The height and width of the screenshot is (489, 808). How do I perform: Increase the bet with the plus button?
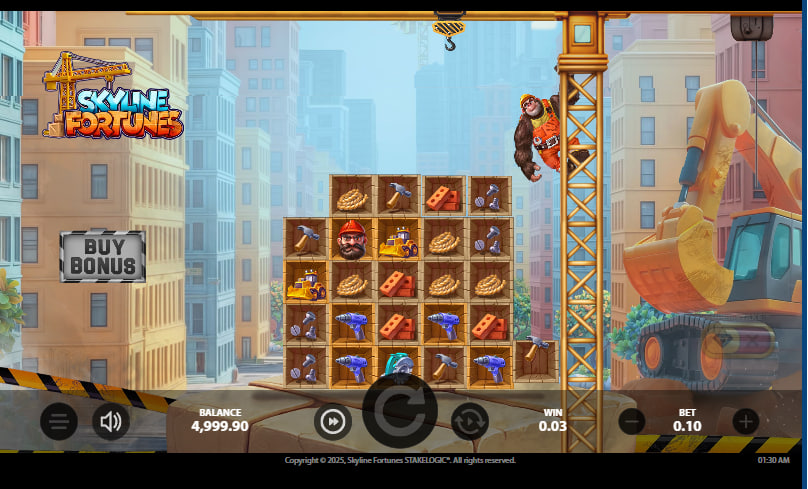click(745, 421)
